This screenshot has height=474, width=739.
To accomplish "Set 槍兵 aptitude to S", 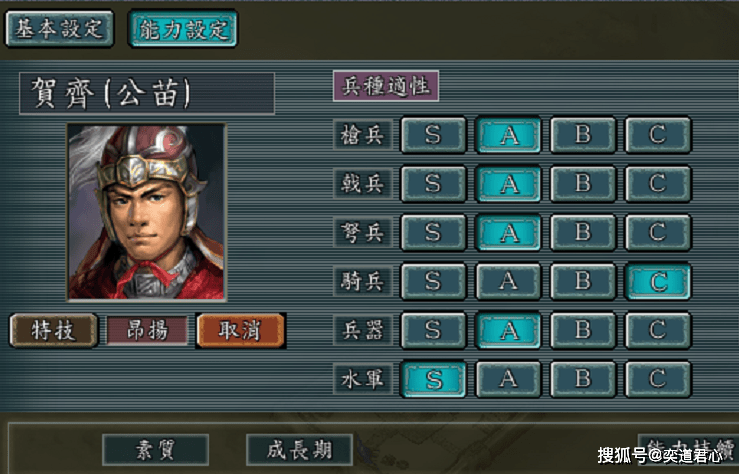I will point(433,135).
